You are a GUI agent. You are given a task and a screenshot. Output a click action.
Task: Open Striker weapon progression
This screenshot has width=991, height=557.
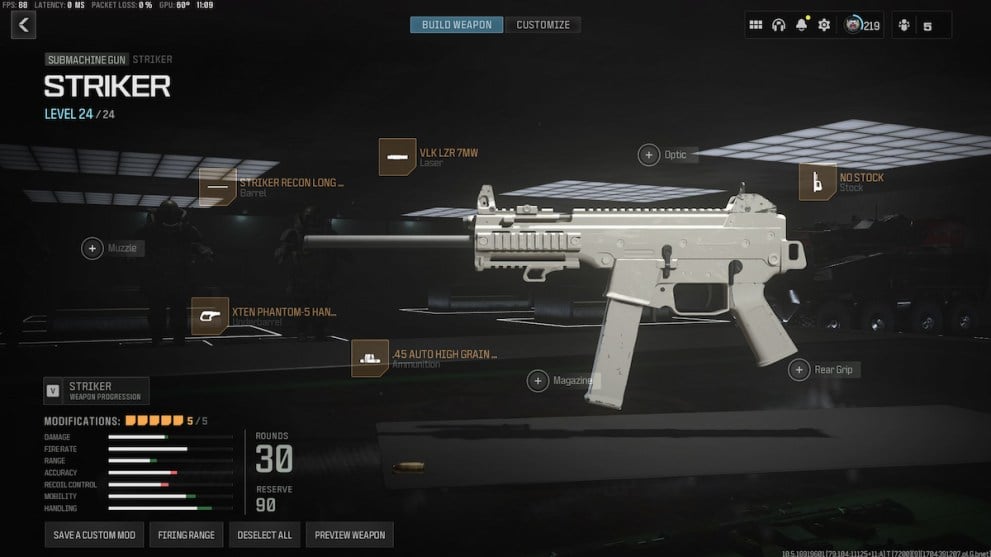pos(96,390)
